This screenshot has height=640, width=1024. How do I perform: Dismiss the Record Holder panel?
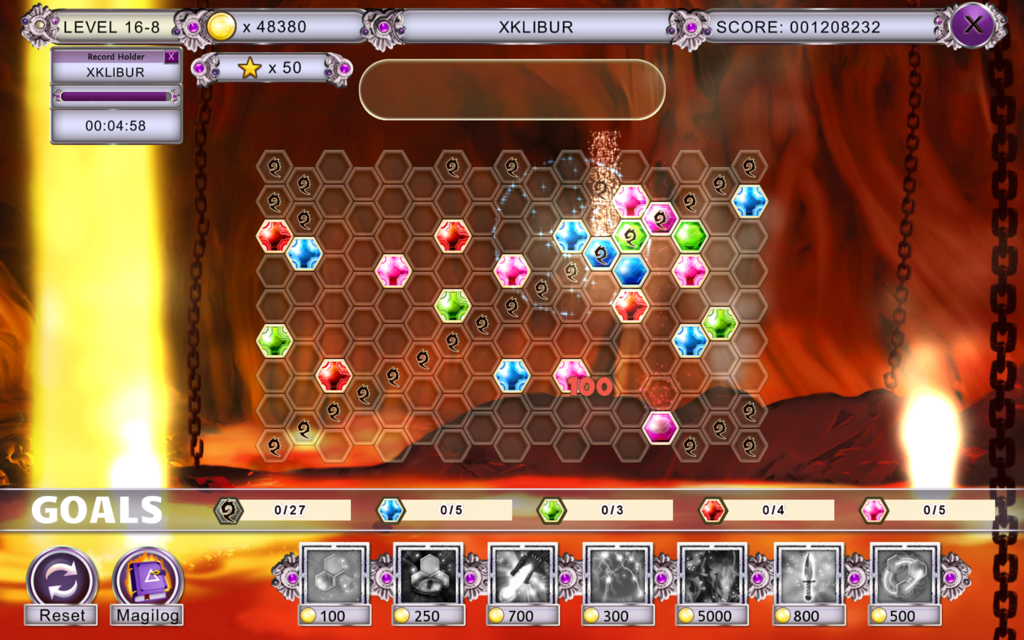click(171, 57)
